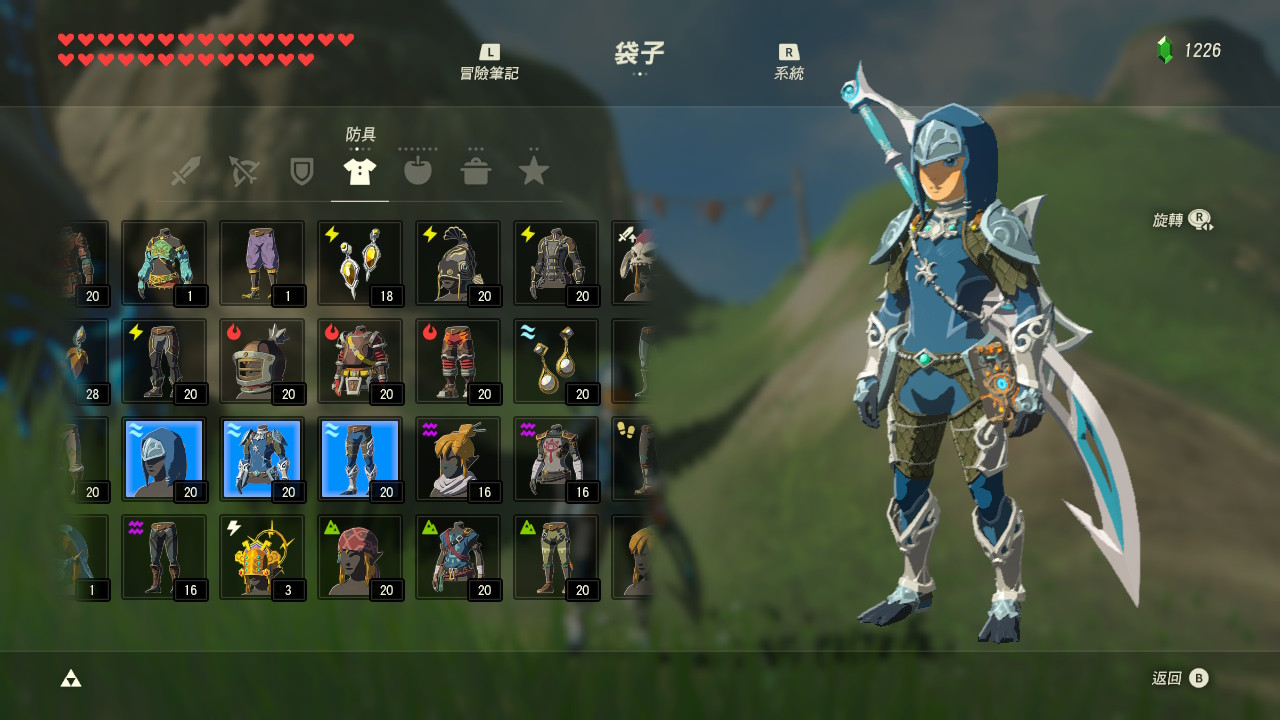Select the golden Thunder Helm item

click(262, 556)
